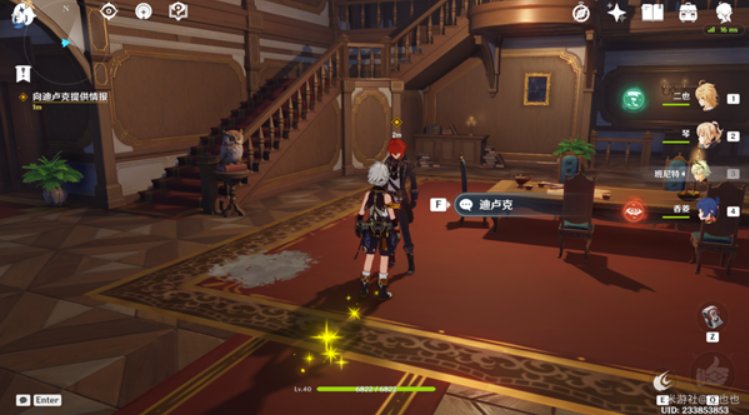Toggle the eye-shaped elemental sight icon
749x415 pixels.
pyautogui.click(x=109, y=11)
